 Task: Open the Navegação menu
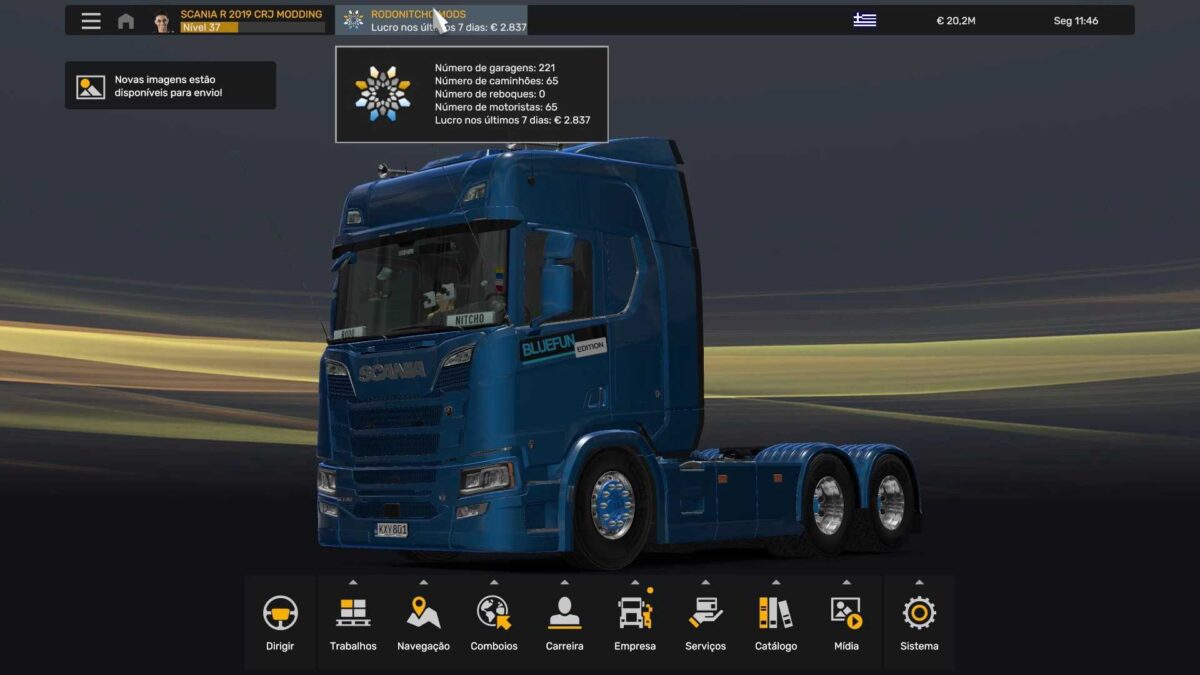[423, 622]
